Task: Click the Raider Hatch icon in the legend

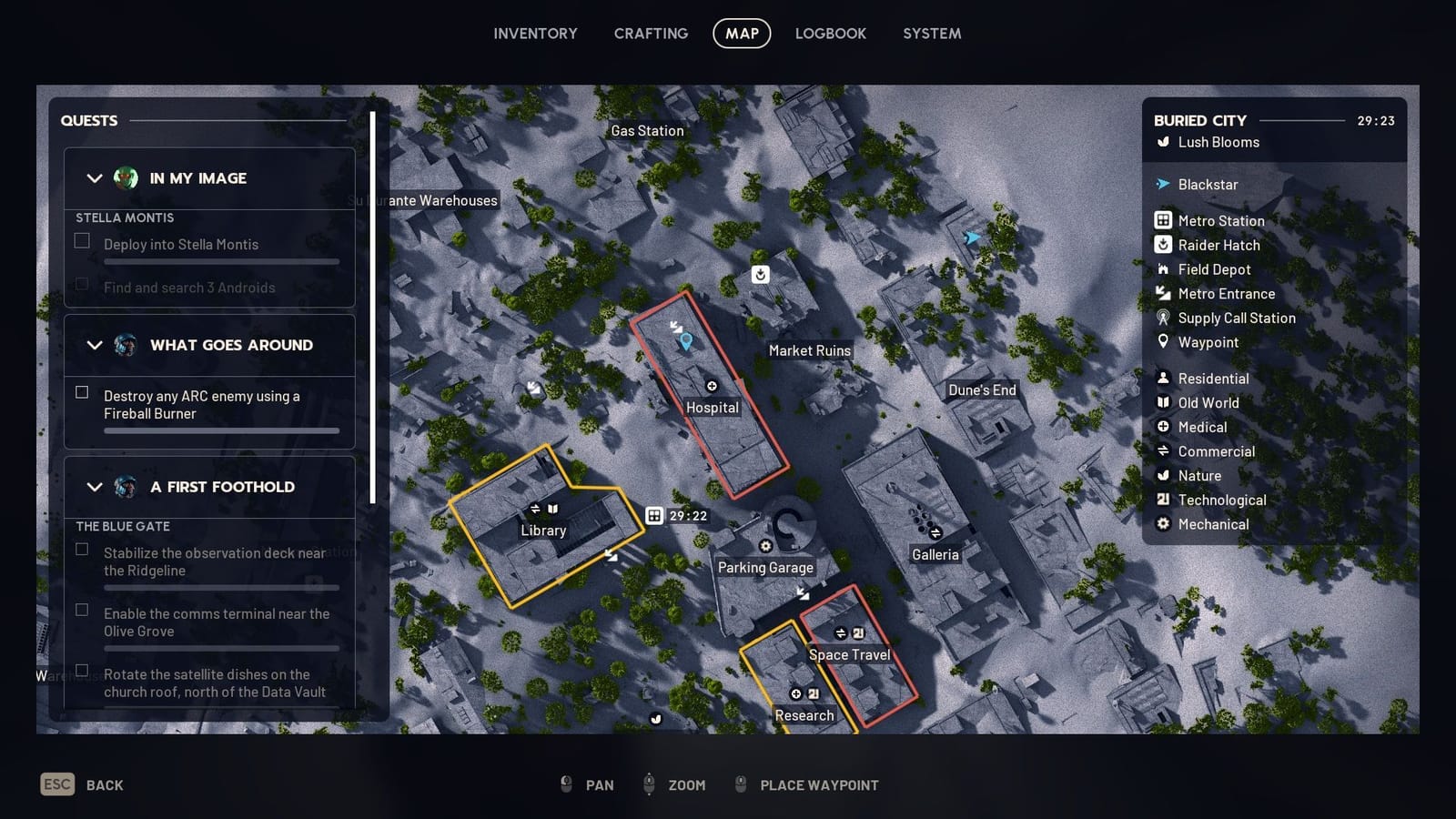Action: 1162,245
